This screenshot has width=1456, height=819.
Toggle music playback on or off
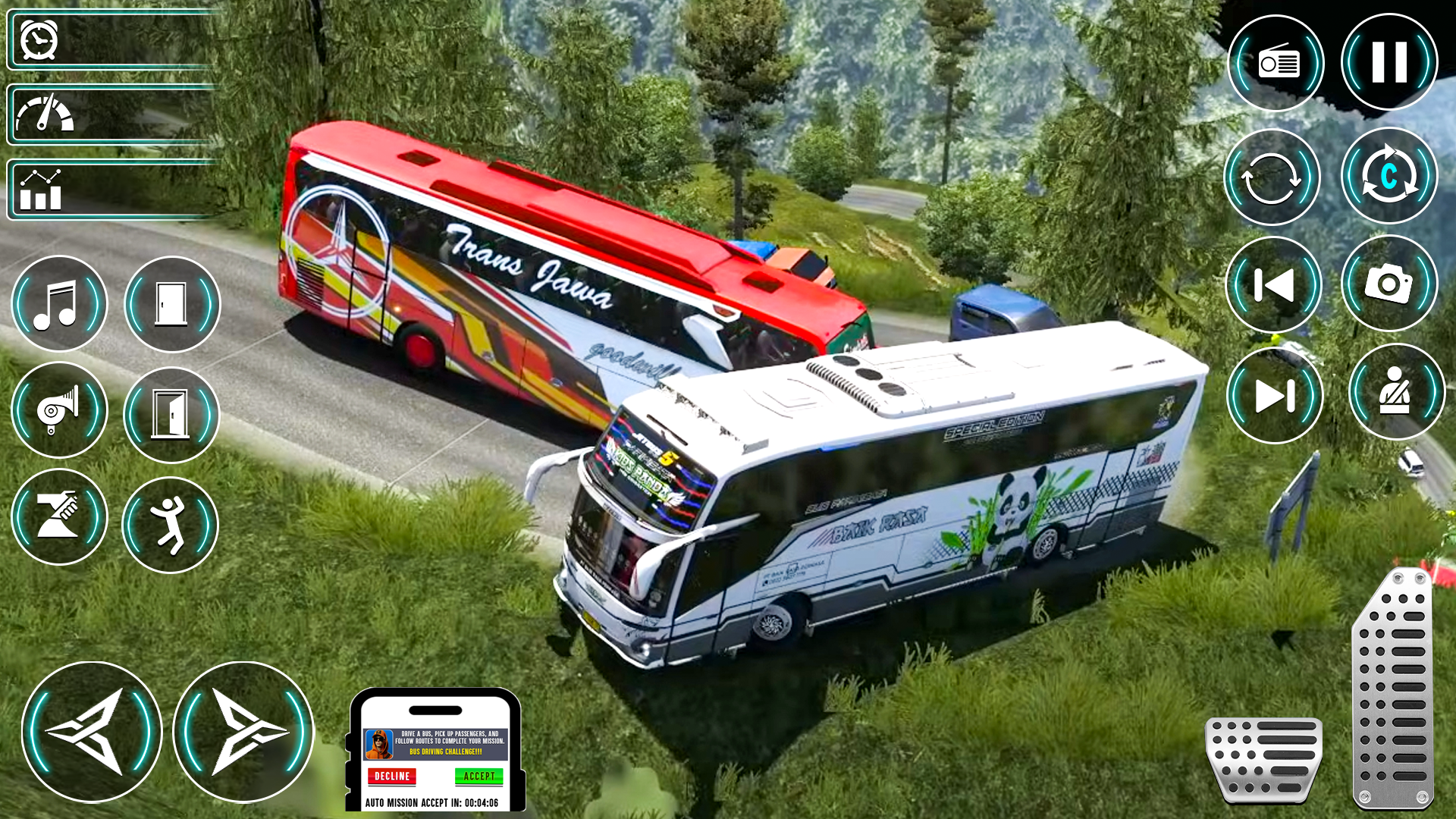[x=59, y=303]
